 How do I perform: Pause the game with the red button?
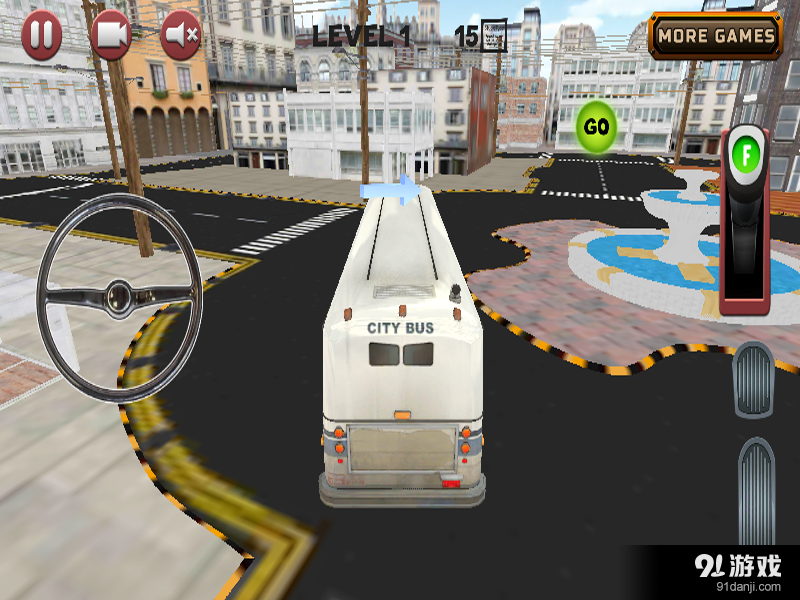41,36
